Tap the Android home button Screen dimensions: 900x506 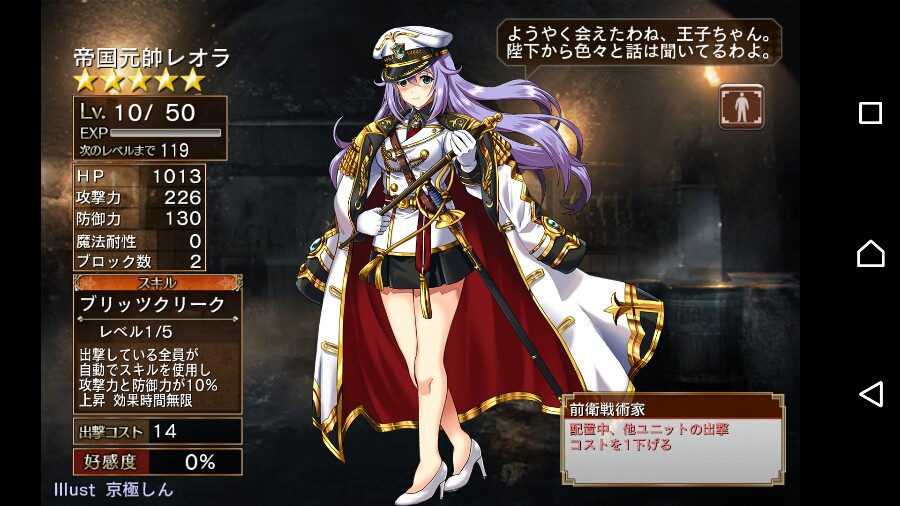point(870,253)
